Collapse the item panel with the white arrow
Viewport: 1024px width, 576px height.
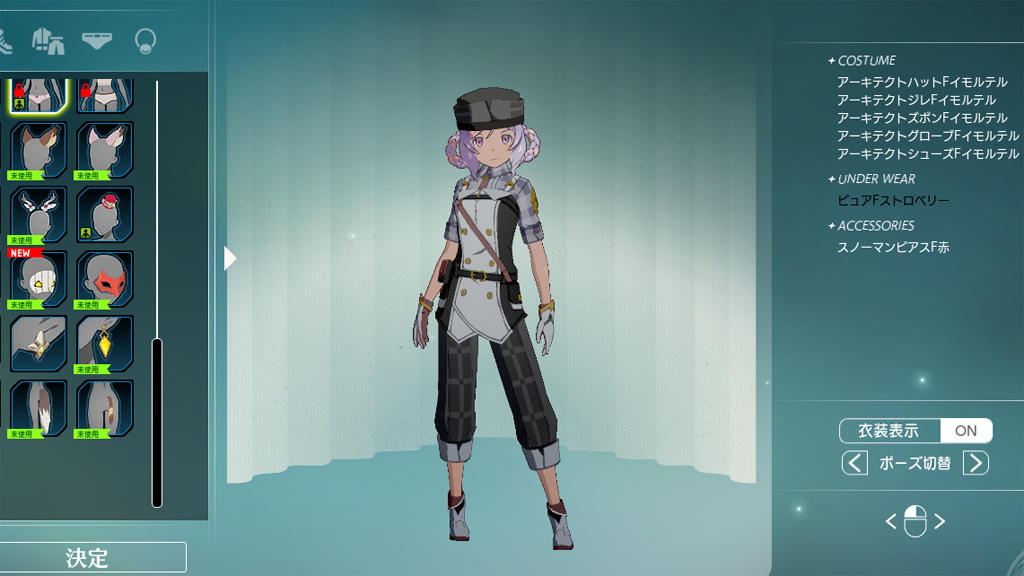(x=230, y=258)
